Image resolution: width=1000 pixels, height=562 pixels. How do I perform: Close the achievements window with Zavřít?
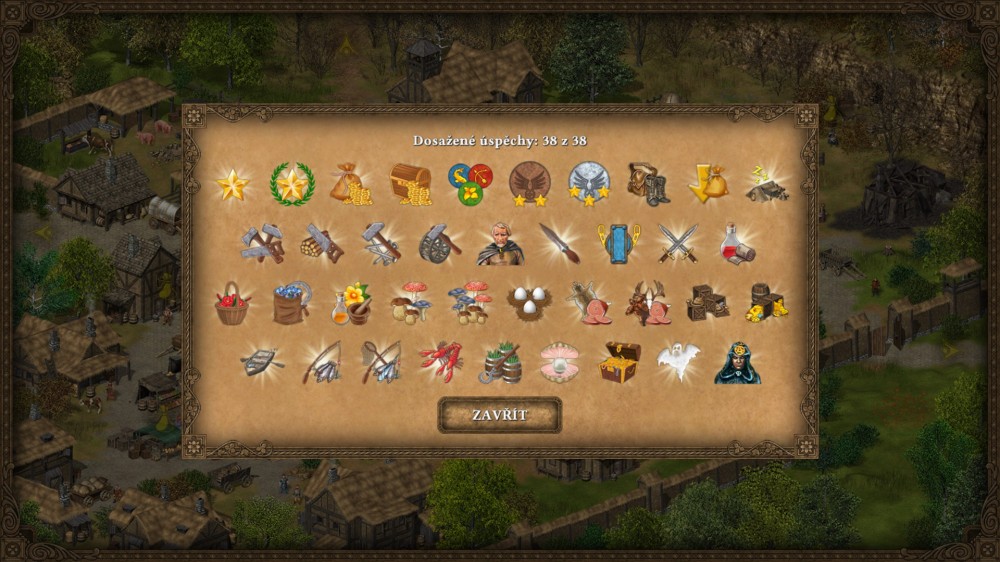point(500,415)
